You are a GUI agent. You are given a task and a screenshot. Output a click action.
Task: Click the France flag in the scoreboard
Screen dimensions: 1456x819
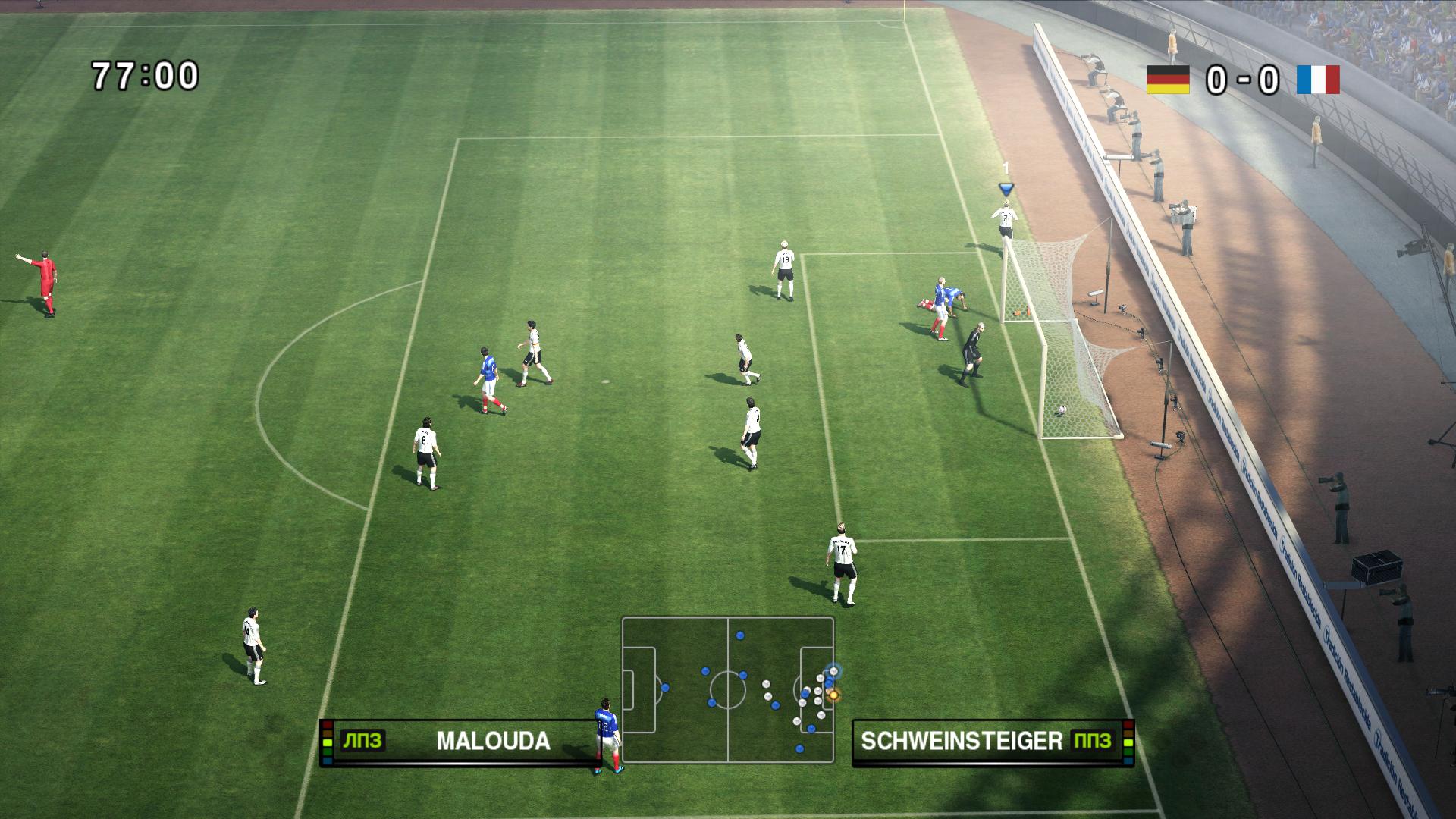[x=1318, y=80]
